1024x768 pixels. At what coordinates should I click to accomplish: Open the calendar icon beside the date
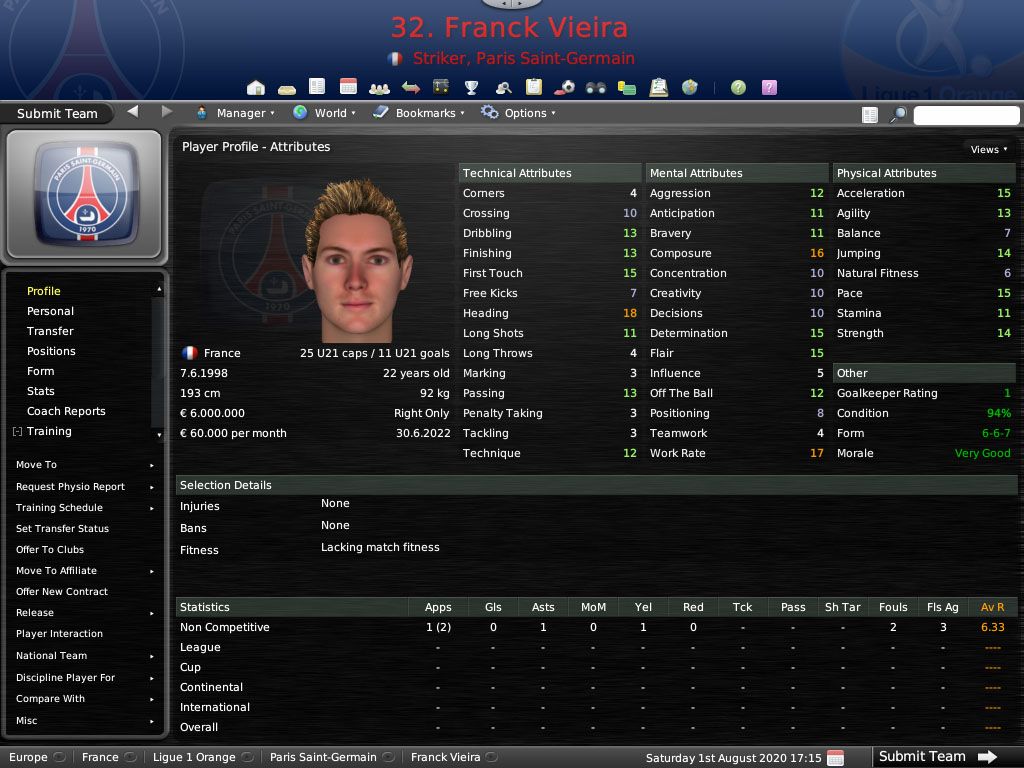(x=836, y=758)
